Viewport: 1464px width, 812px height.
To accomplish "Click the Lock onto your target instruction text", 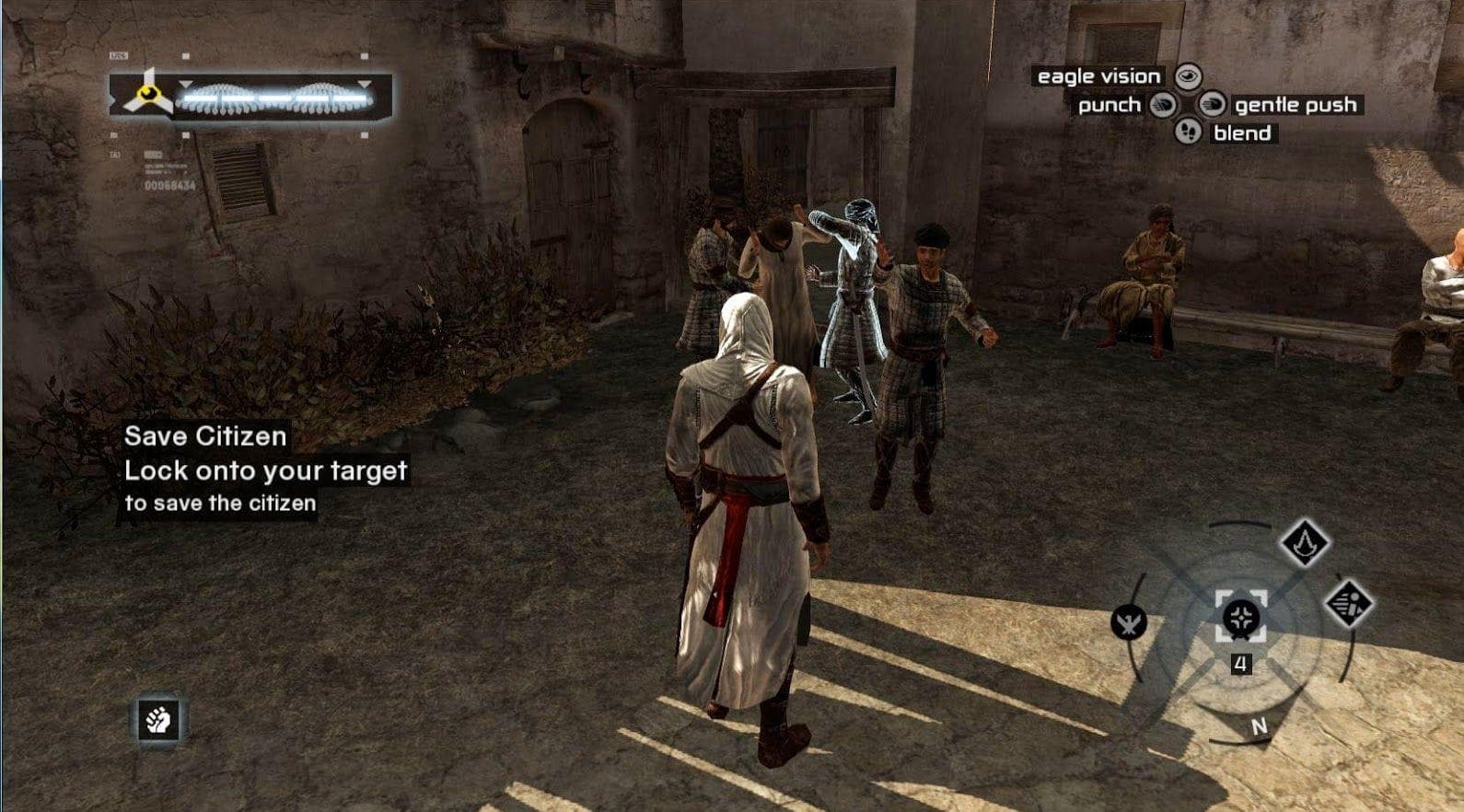I will [265, 471].
